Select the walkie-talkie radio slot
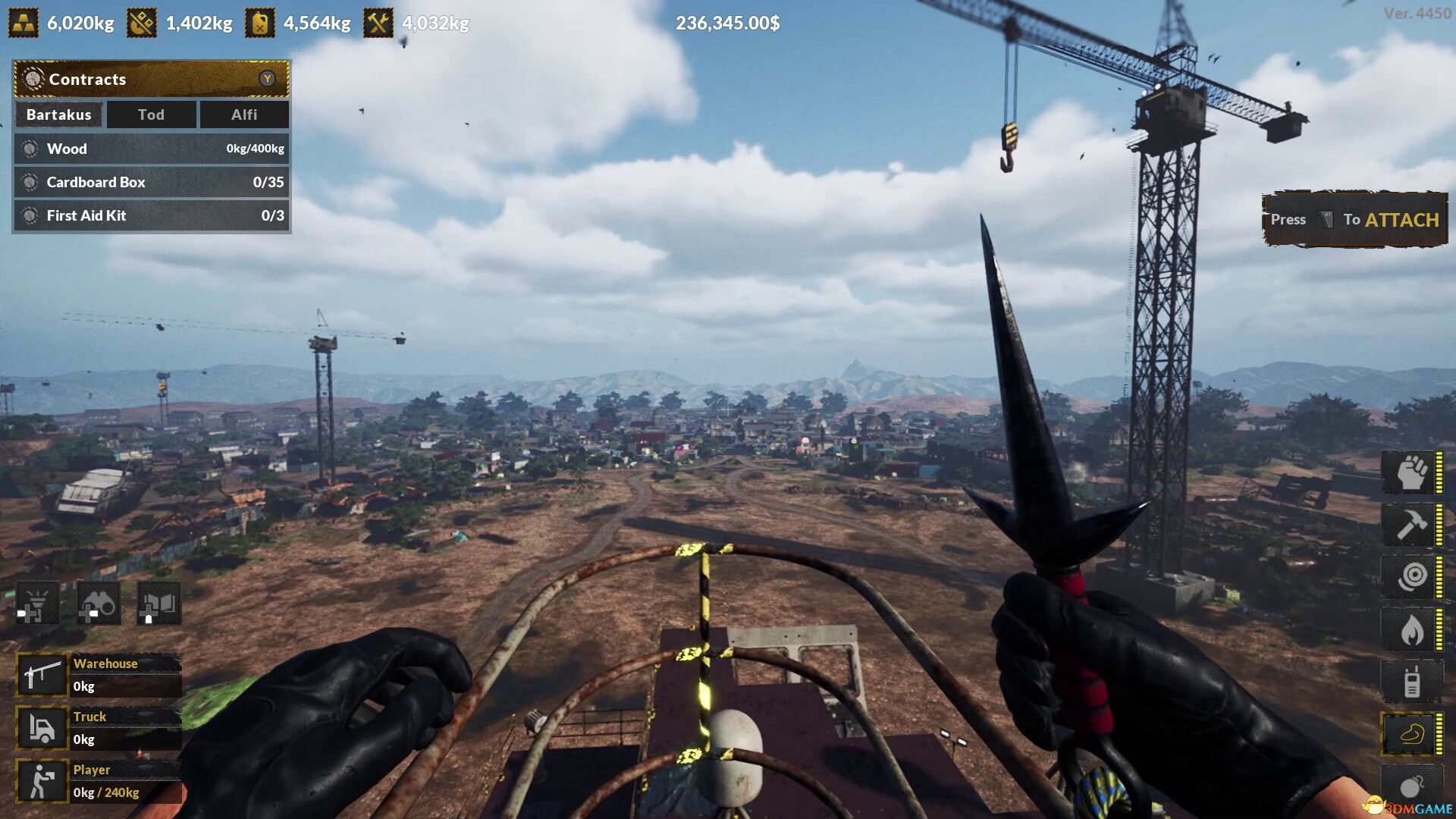The height and width of the screenshot is (819, 1456). tap(1410, 681)
